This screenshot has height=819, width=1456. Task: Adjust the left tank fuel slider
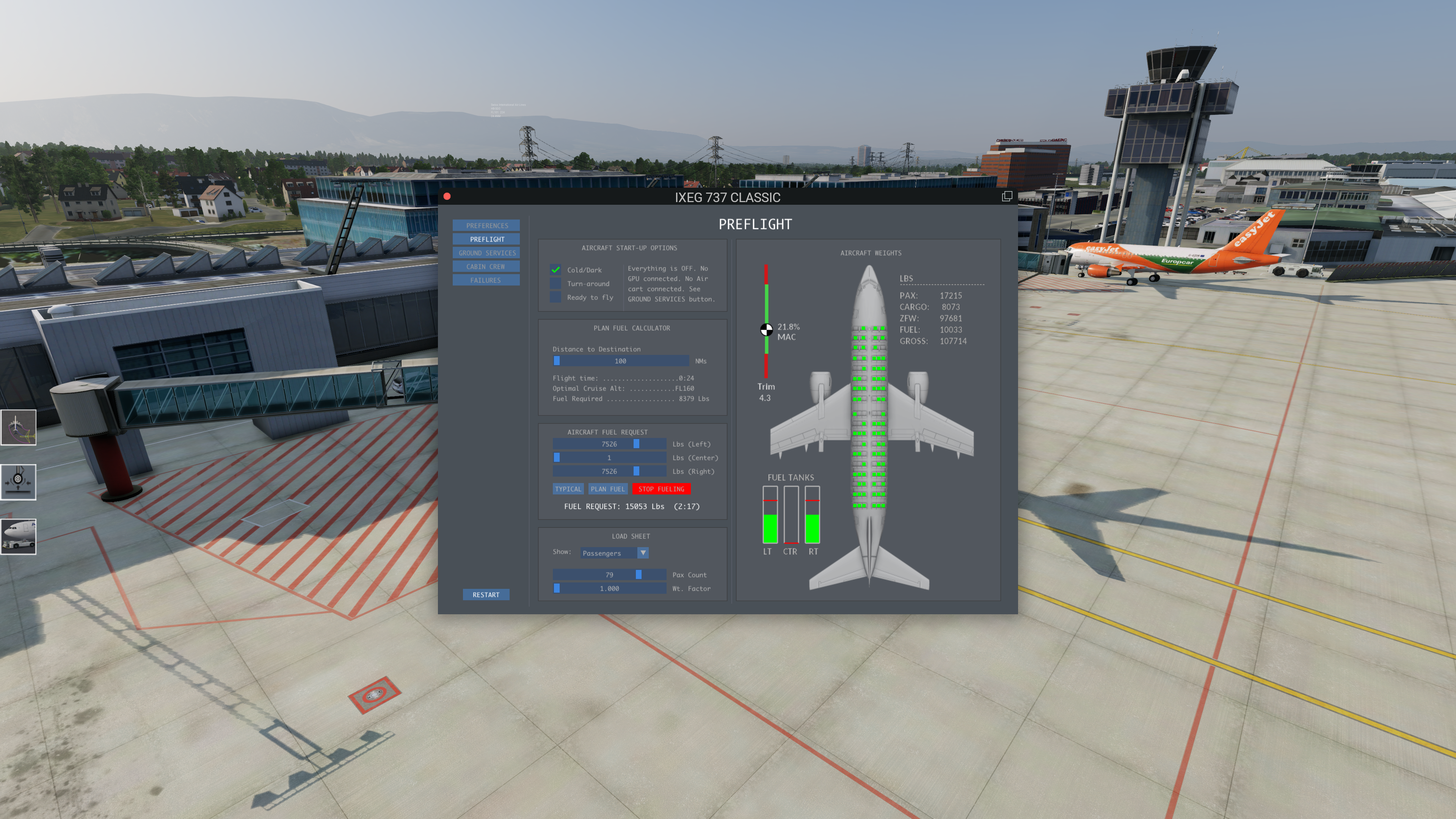click(x=609, y=444)
